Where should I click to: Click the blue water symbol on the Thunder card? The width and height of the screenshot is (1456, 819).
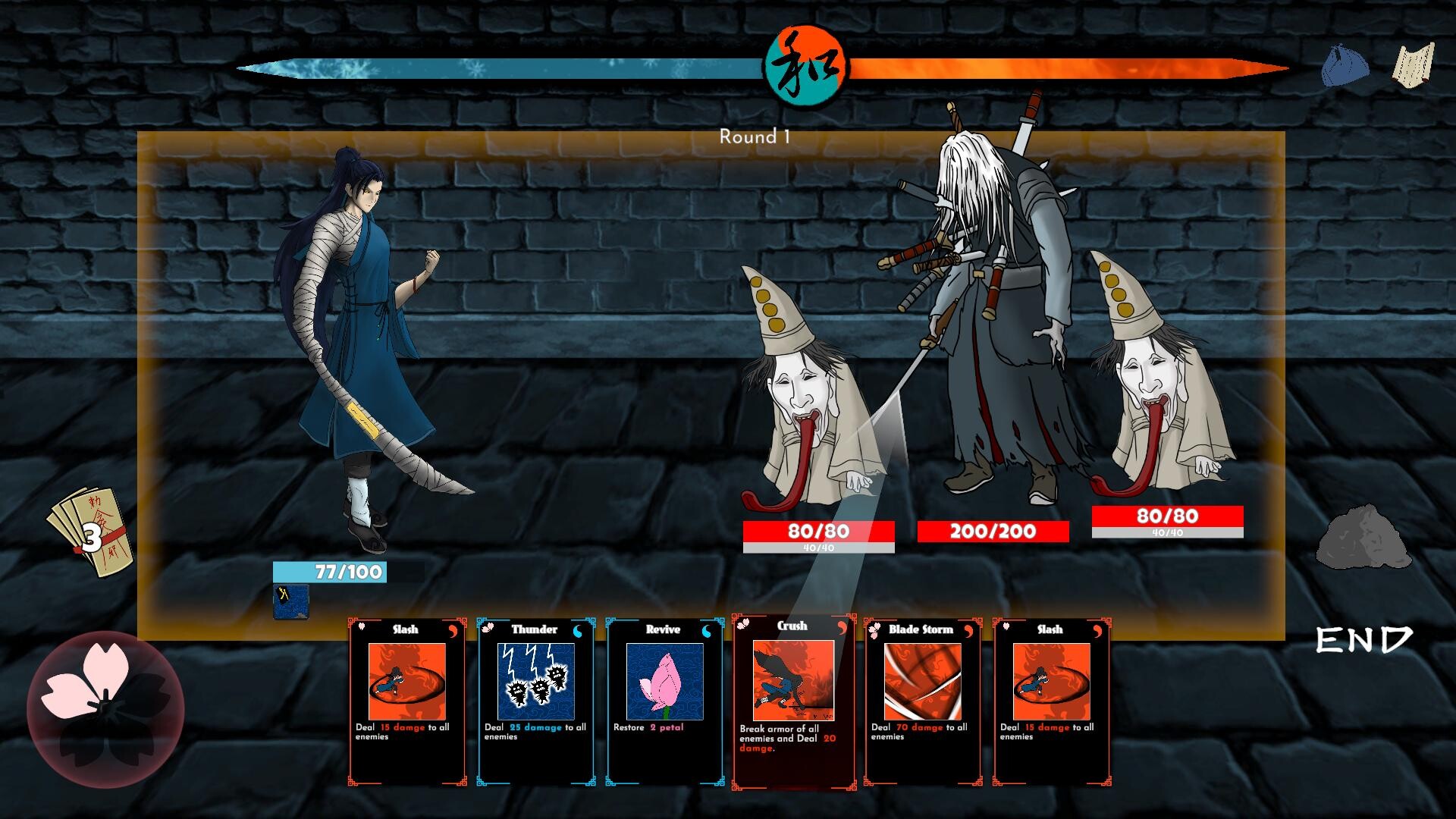tap(579, 629)
